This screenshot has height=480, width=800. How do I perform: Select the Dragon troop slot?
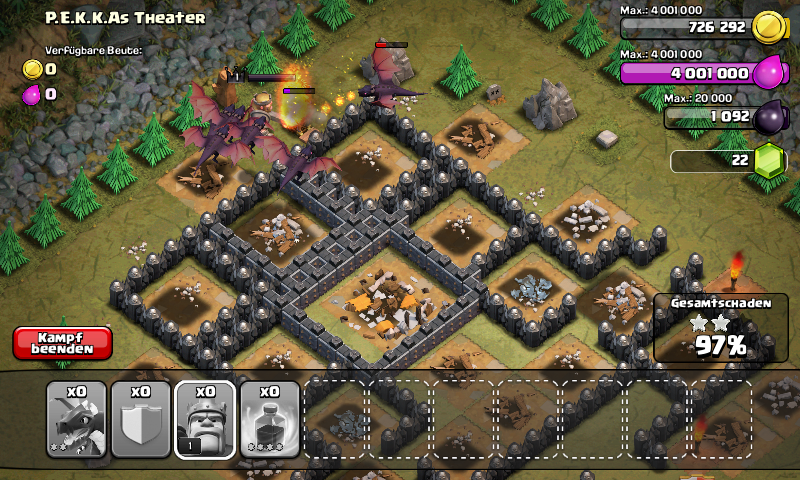77,419
